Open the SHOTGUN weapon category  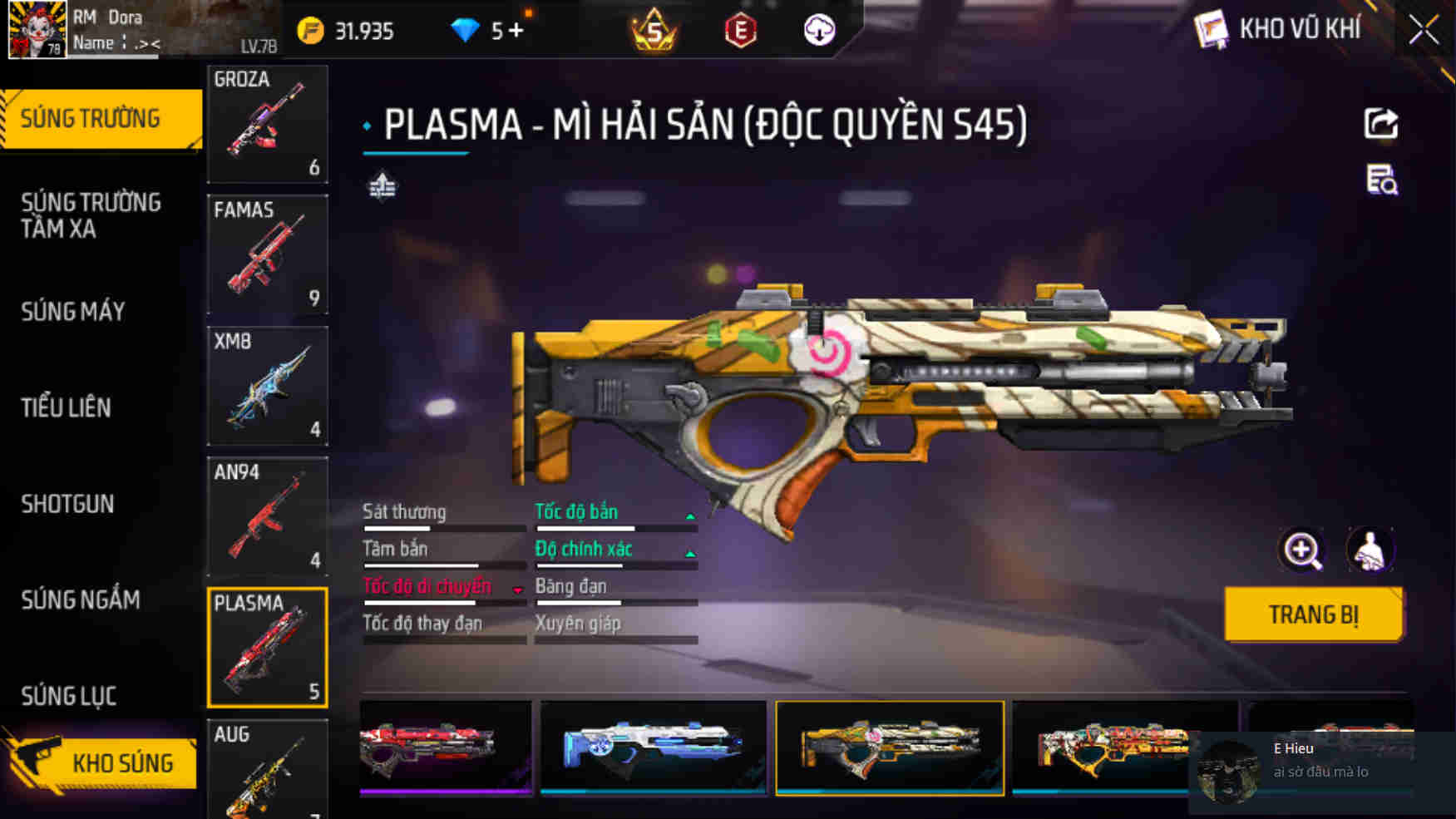67,504
